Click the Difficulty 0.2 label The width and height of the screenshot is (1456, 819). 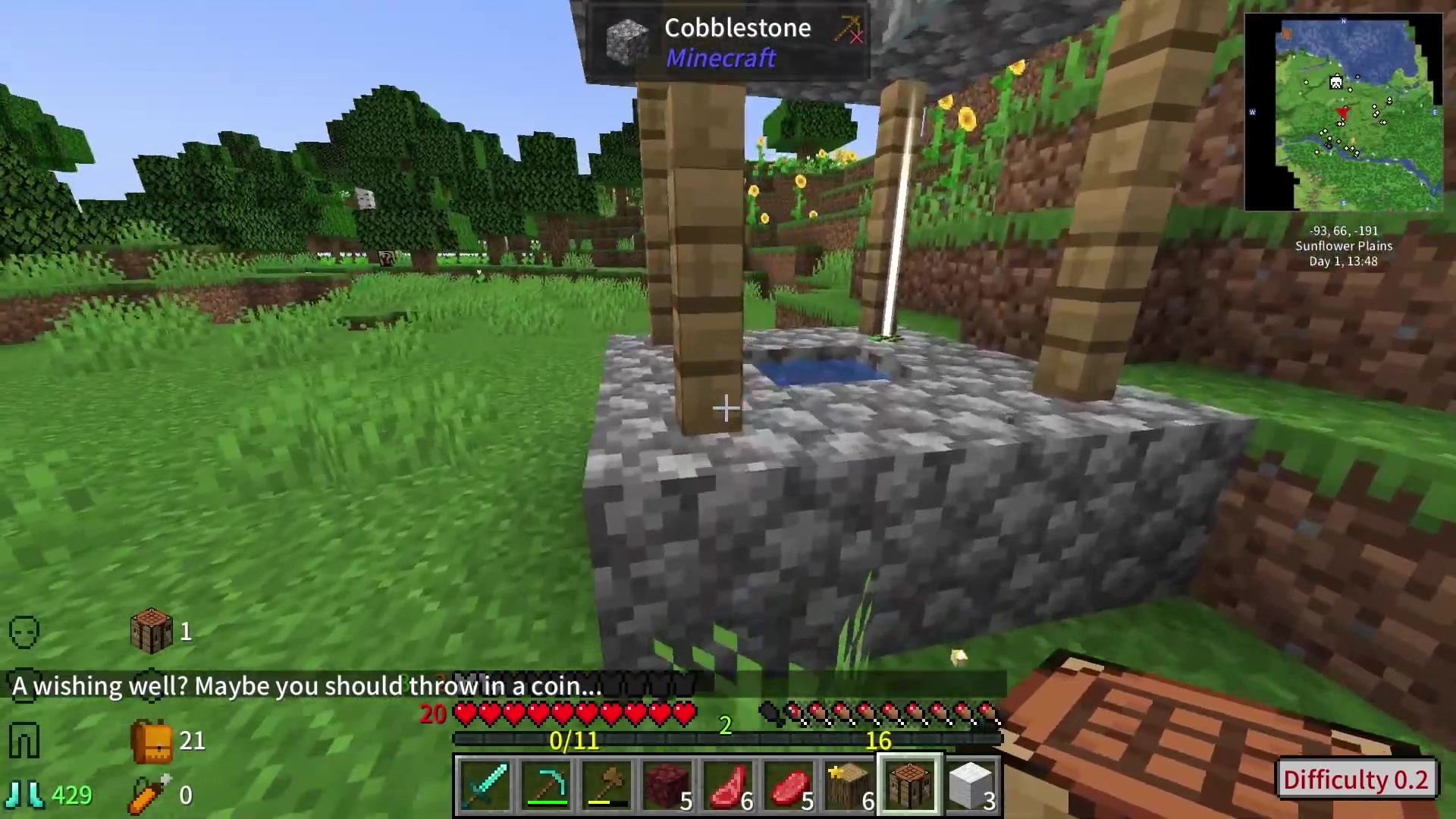[x=1357, y=780]
